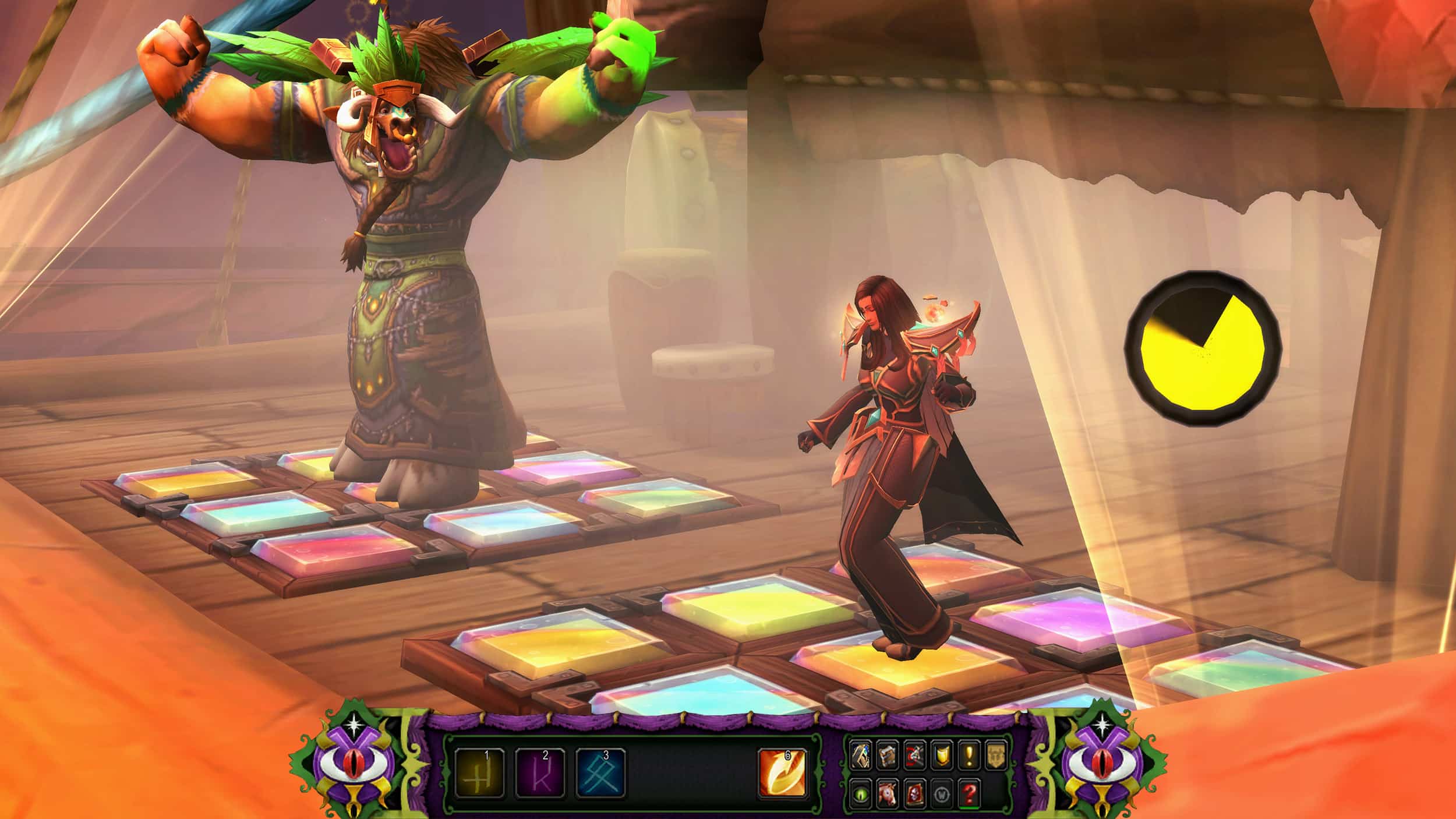Open group finder via the green eye icon
This screenshot has width=1456, height=819.
pos(860,793)
